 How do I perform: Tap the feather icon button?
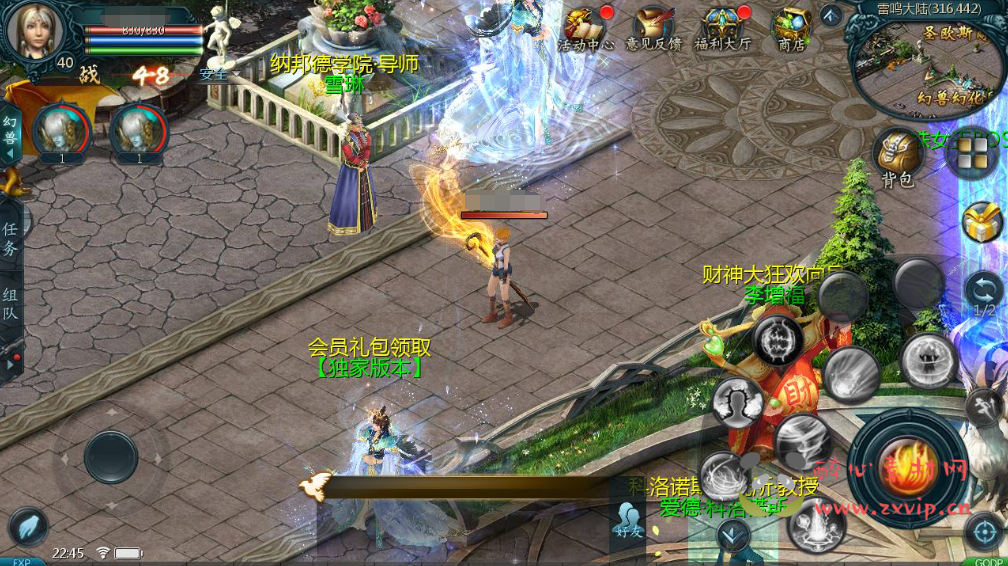(x=29, y=527)
